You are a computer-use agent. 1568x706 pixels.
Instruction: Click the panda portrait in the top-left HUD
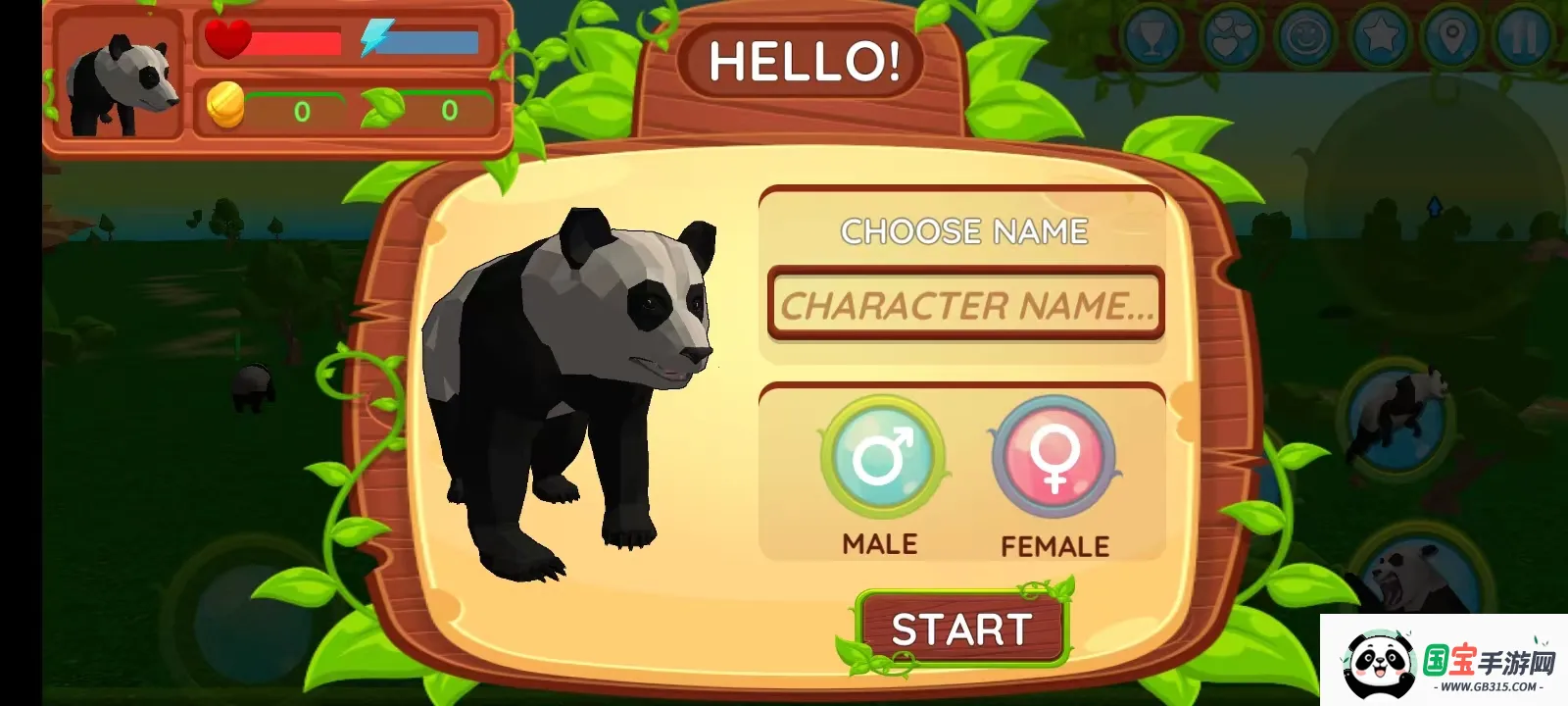coord(120,76)
